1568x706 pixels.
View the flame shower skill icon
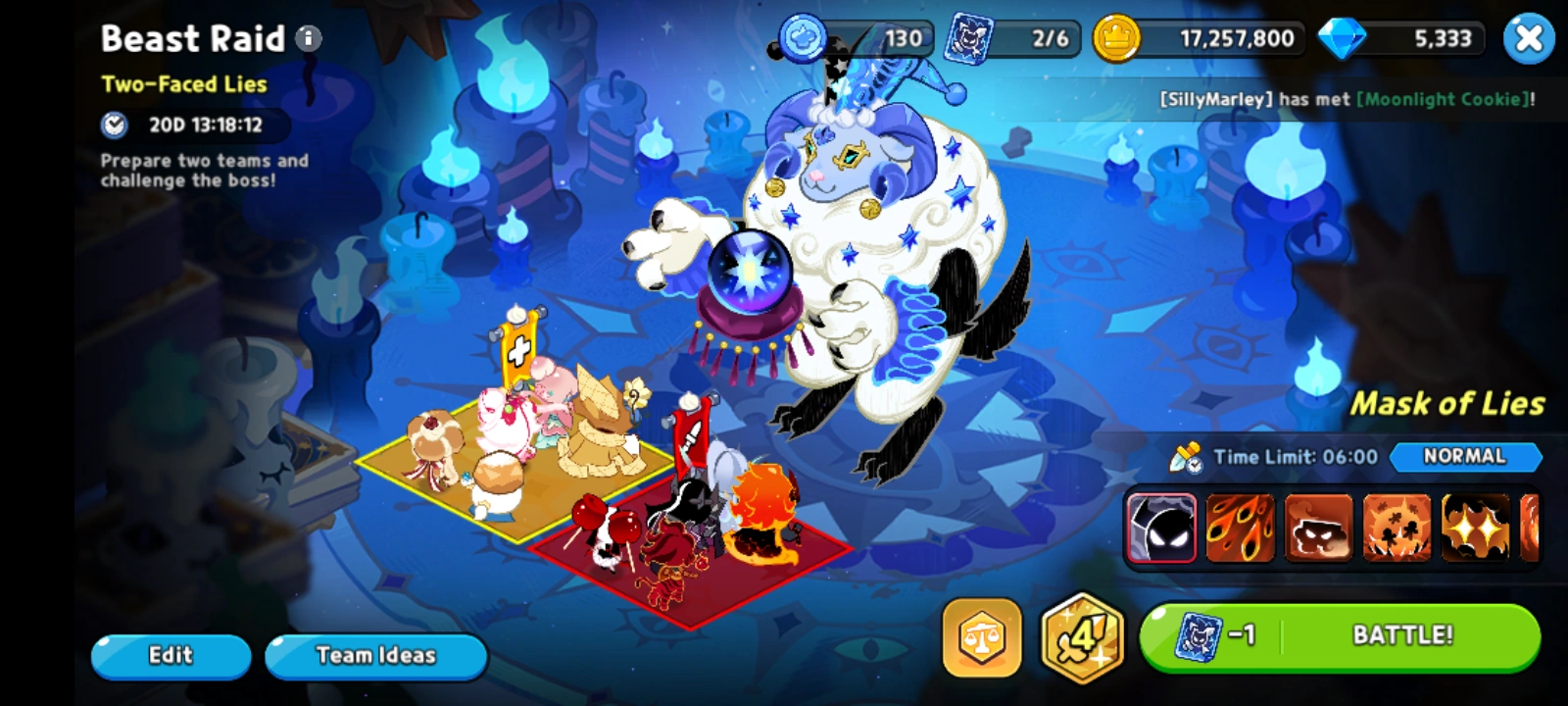[1239, 529]
